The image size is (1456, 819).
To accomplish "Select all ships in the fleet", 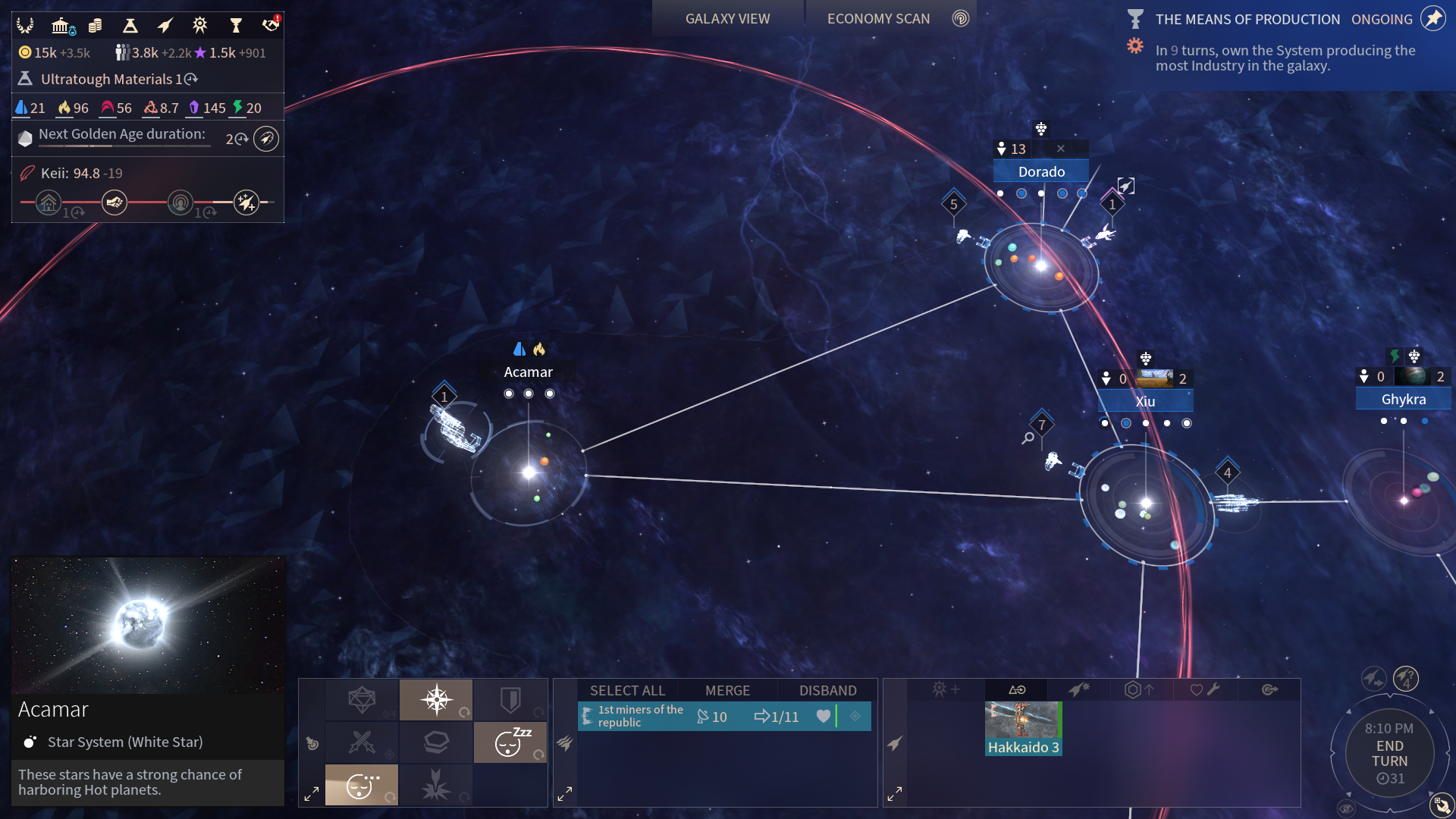I will click(627, 691).
